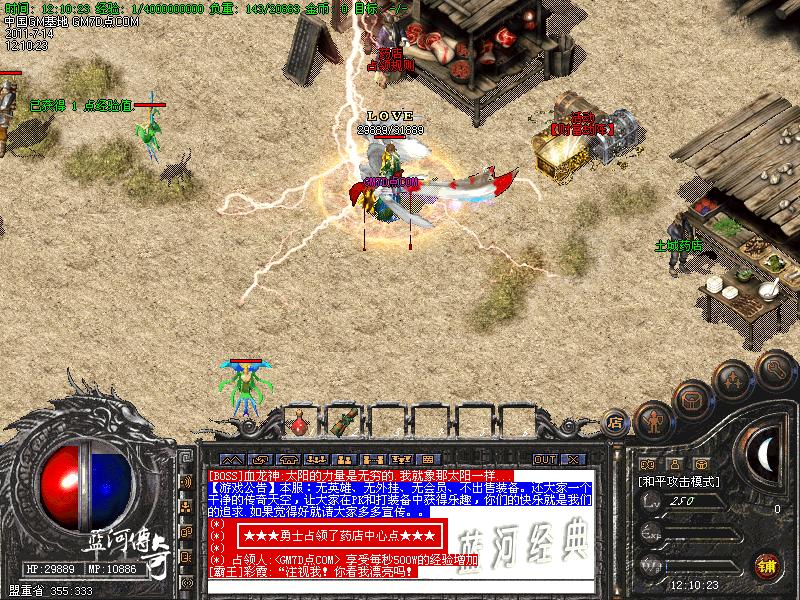Click the OUT button above the chat
Image resolution: width=800 pixels, height=600 pixels.
pos(544,459)
